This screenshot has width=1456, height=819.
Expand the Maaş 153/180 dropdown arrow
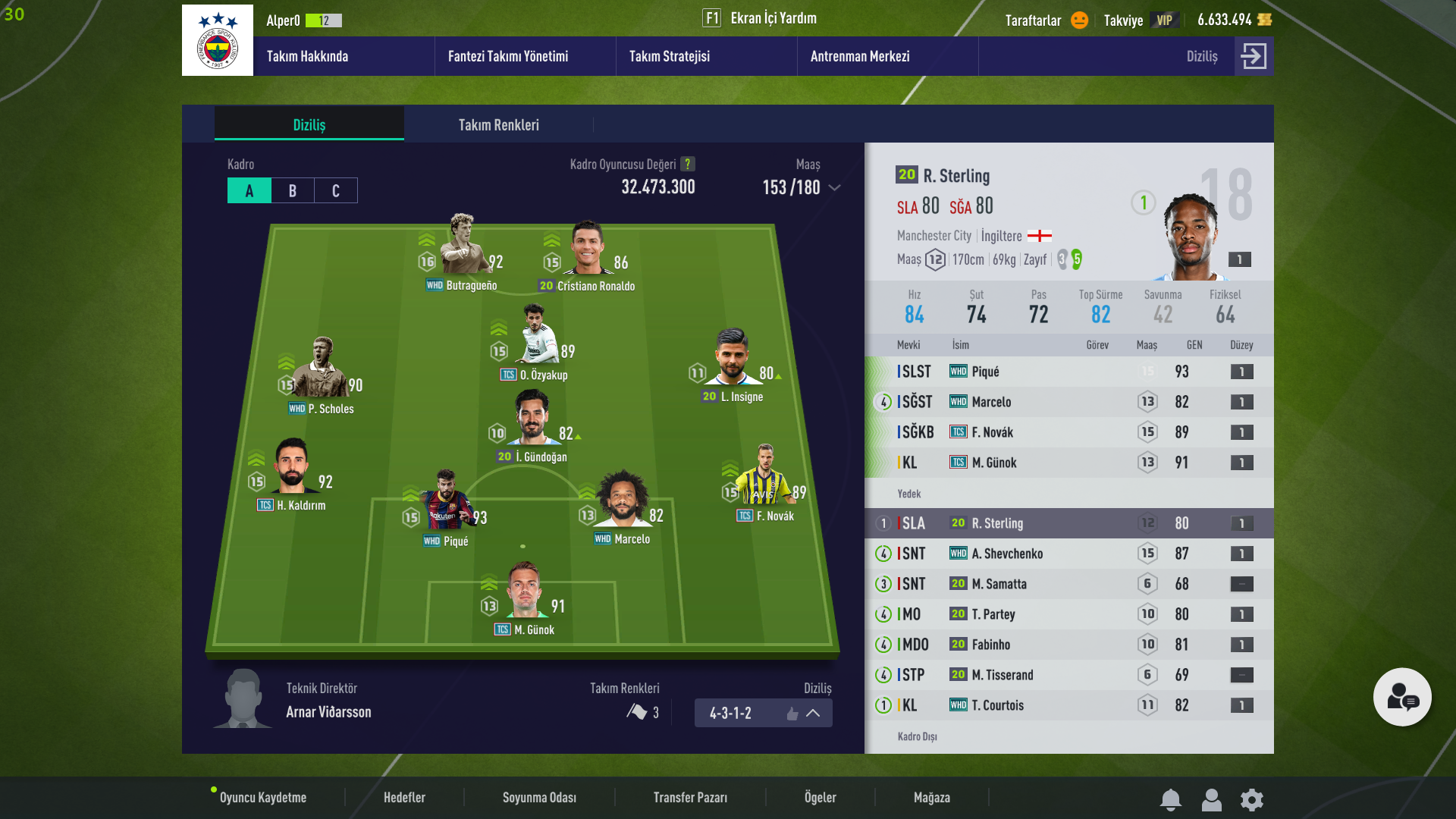[x=835, y=187]
